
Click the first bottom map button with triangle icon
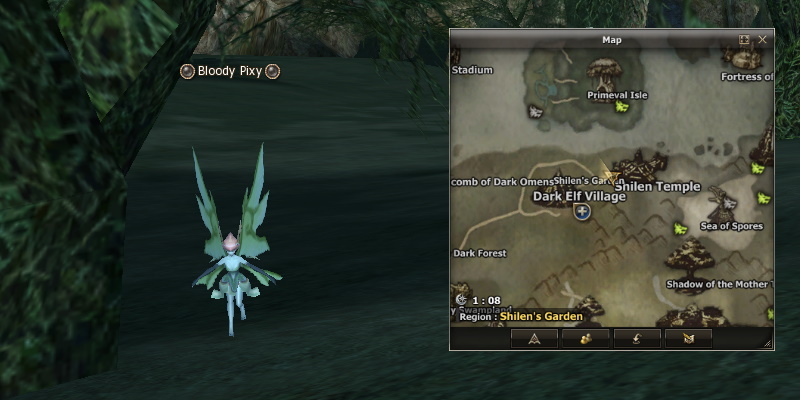pyautogui.click(x=534, y=338)
